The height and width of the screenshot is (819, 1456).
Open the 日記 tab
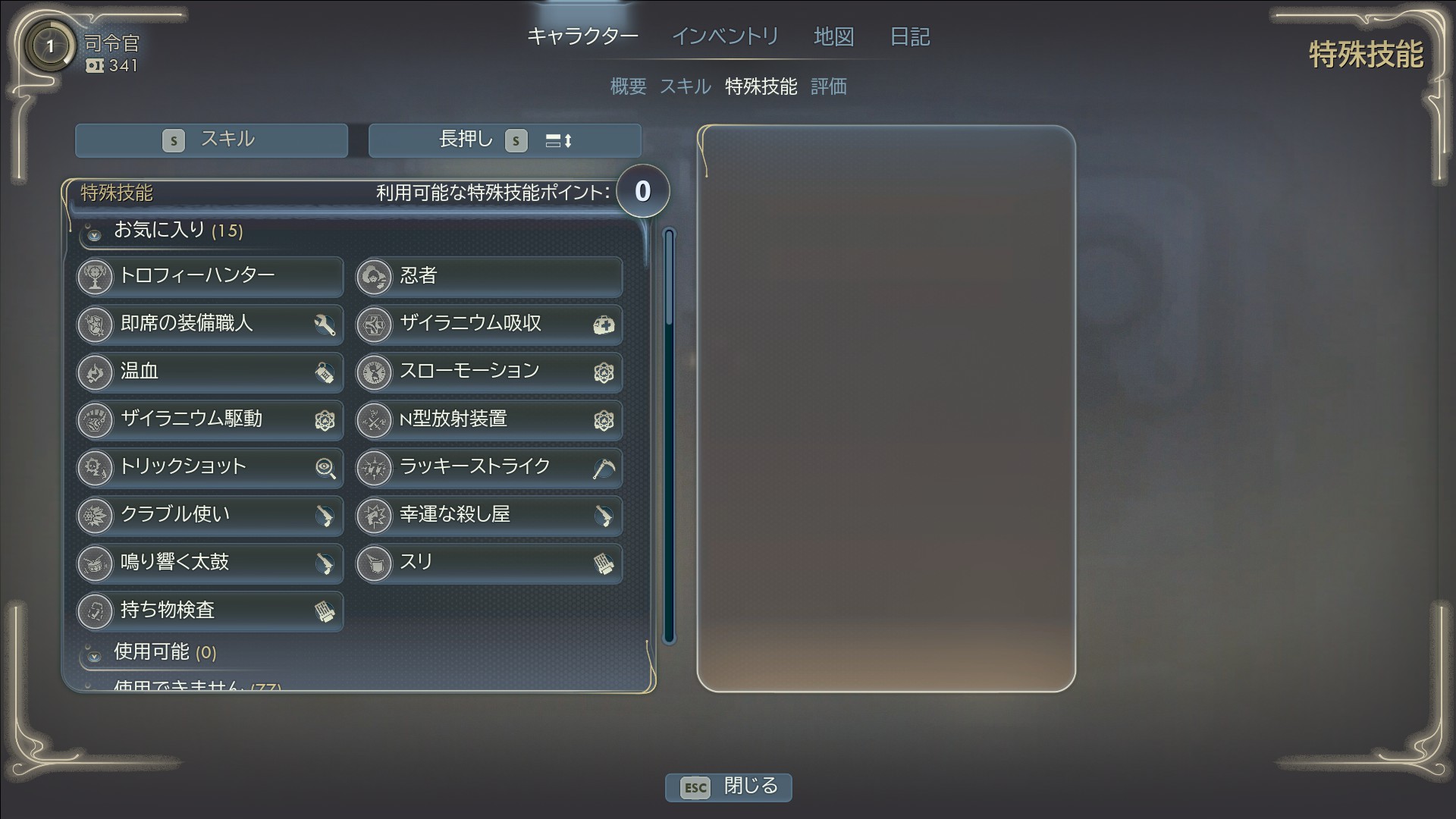pos(909,36)
